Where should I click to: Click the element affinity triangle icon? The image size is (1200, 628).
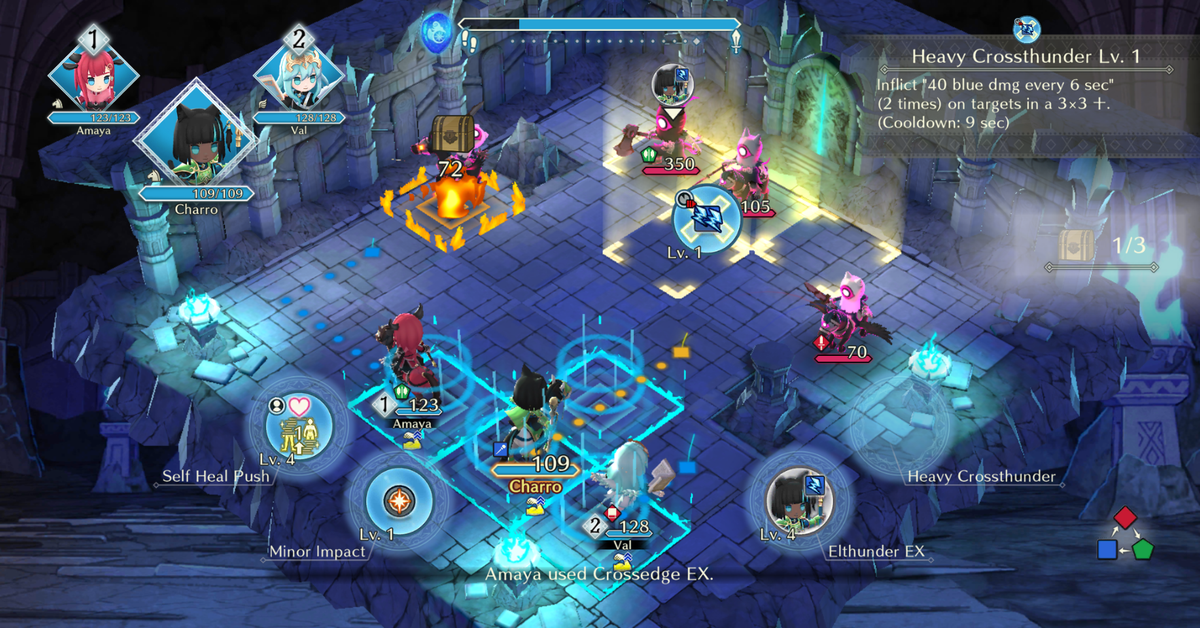(1124, 535)
